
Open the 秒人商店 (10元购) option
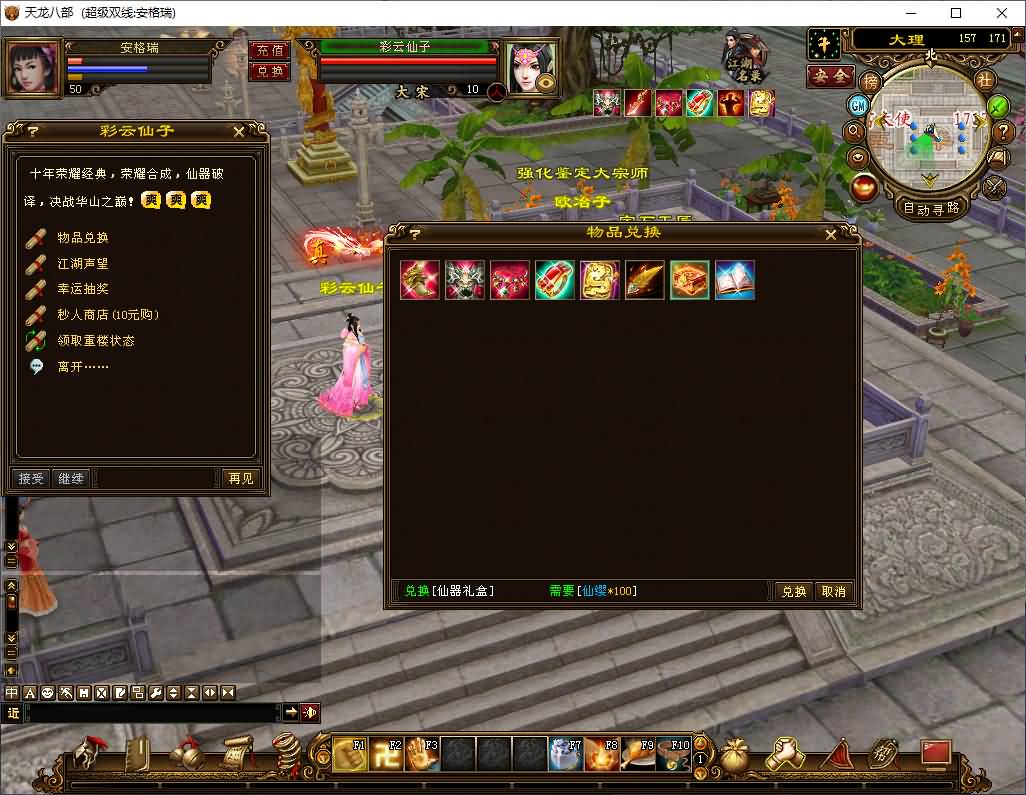(107, 315)
